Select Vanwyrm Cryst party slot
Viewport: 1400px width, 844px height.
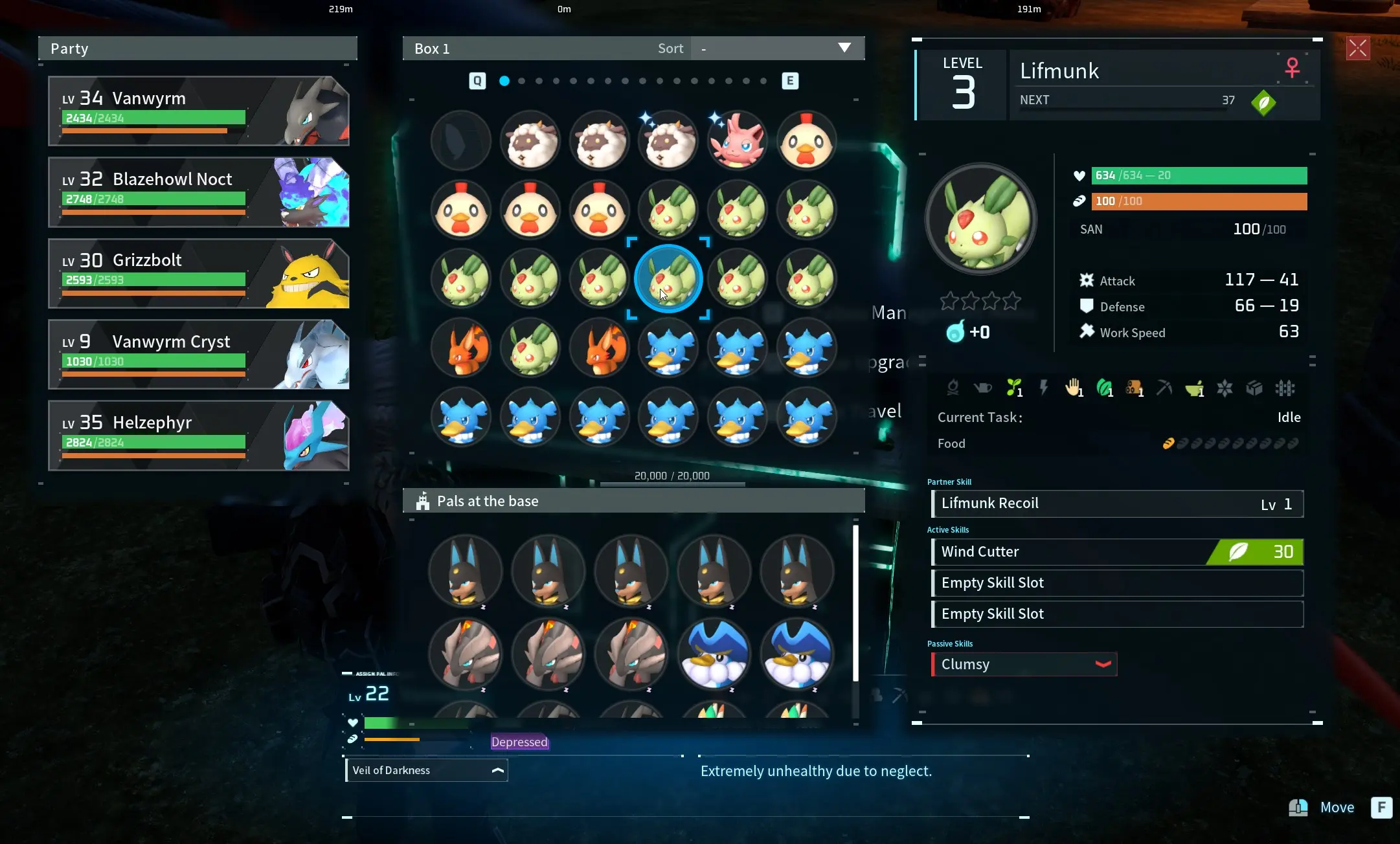click(x=199, y=355)
